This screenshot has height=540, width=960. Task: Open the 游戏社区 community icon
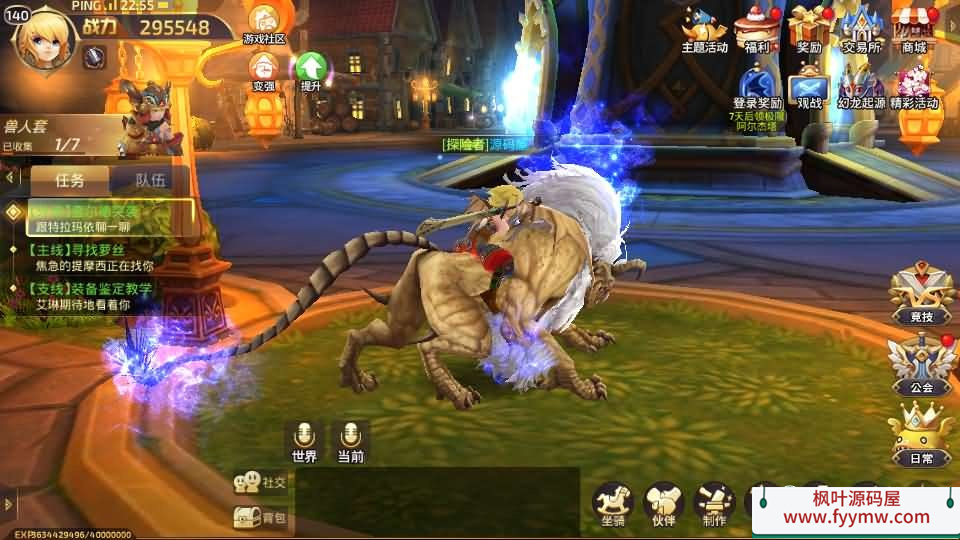pyautogui.click(x=264, y=24)
